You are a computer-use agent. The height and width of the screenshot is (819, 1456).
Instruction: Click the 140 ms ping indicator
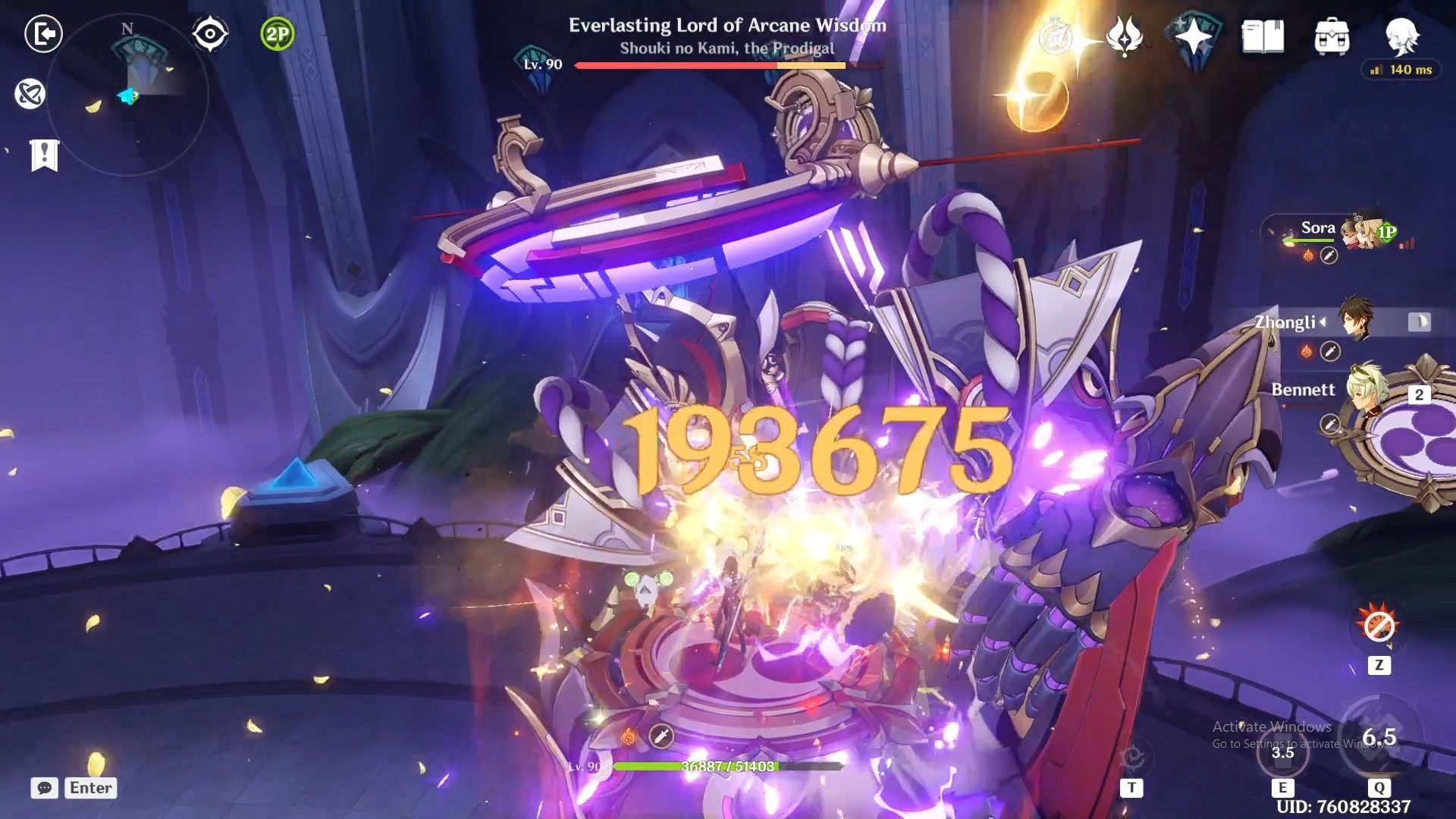click(1401, 70)
